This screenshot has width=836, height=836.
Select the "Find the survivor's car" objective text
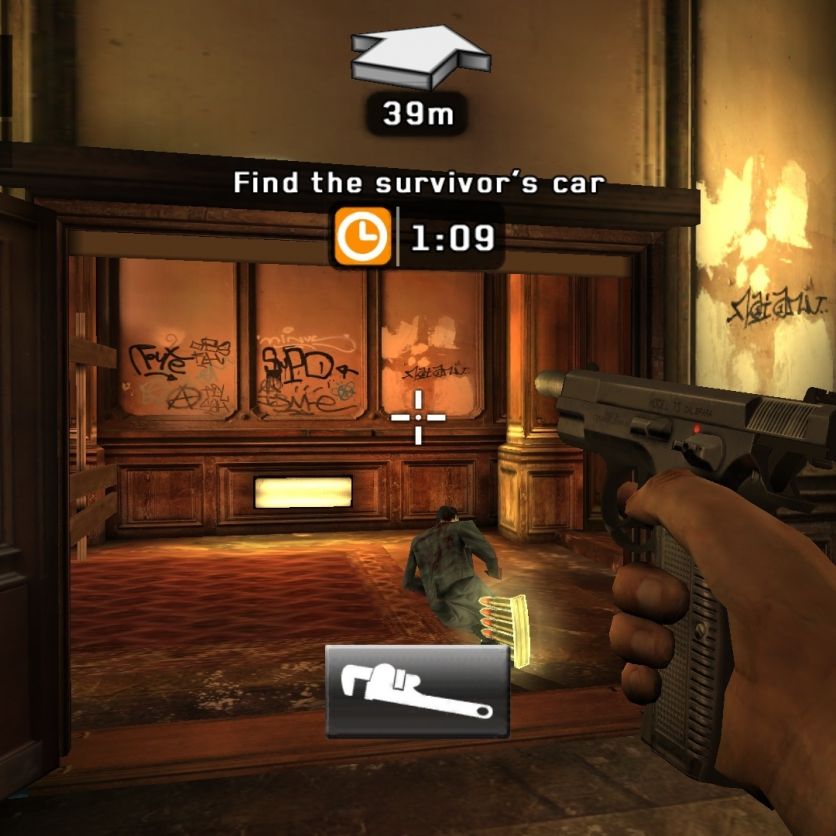point(419,184)
